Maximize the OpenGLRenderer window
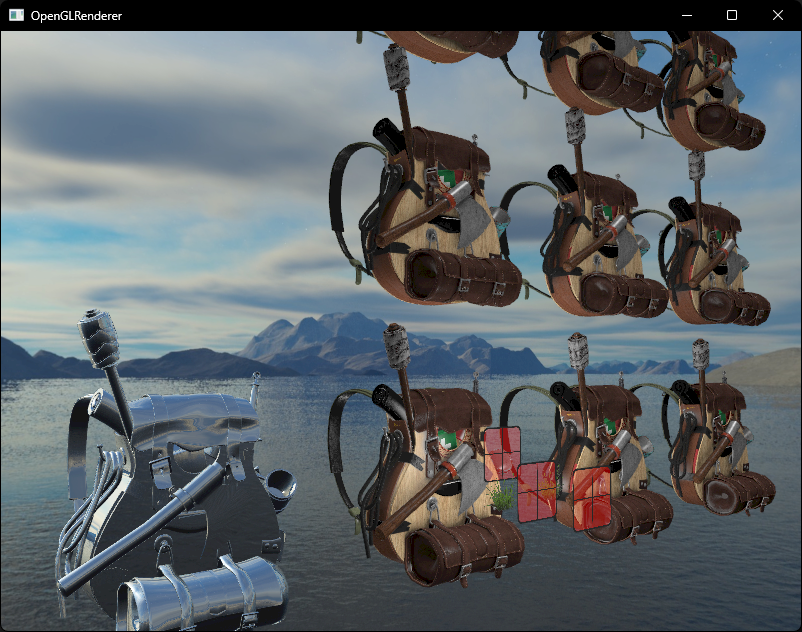The height and width of the screenshot is (632, 802). [x=732, y=15]
